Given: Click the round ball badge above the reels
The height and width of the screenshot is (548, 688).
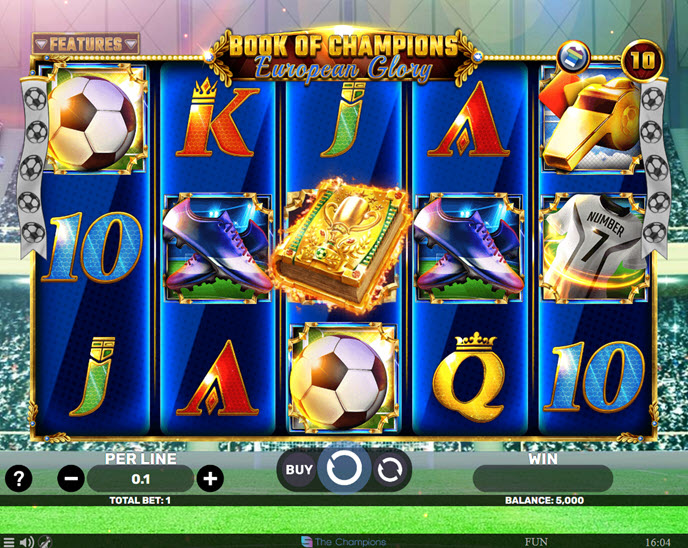Looking at the screenshot, I should [575, 53].
